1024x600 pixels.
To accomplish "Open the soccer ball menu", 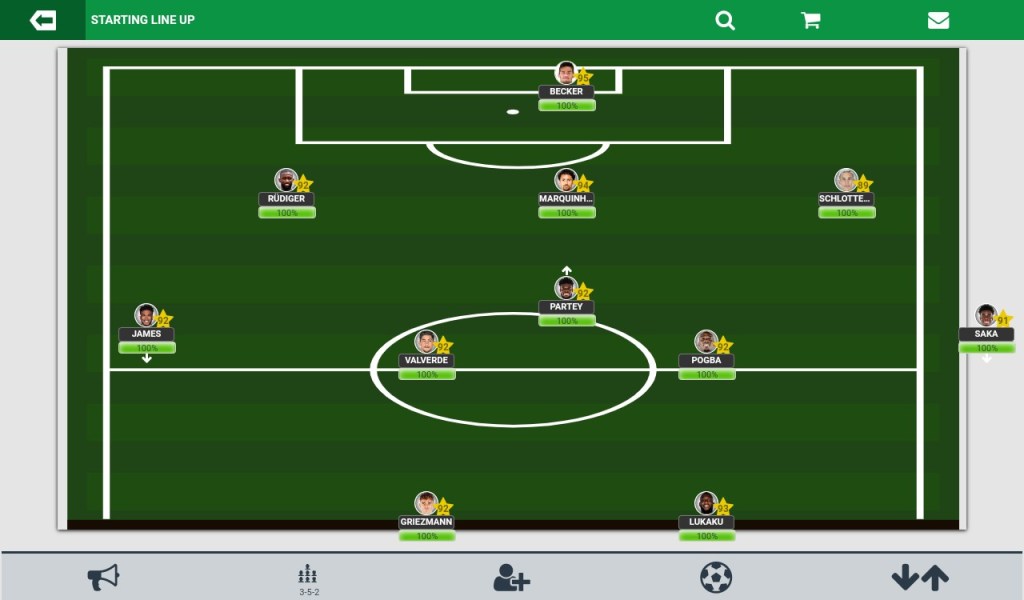I will tap(716, 577).
